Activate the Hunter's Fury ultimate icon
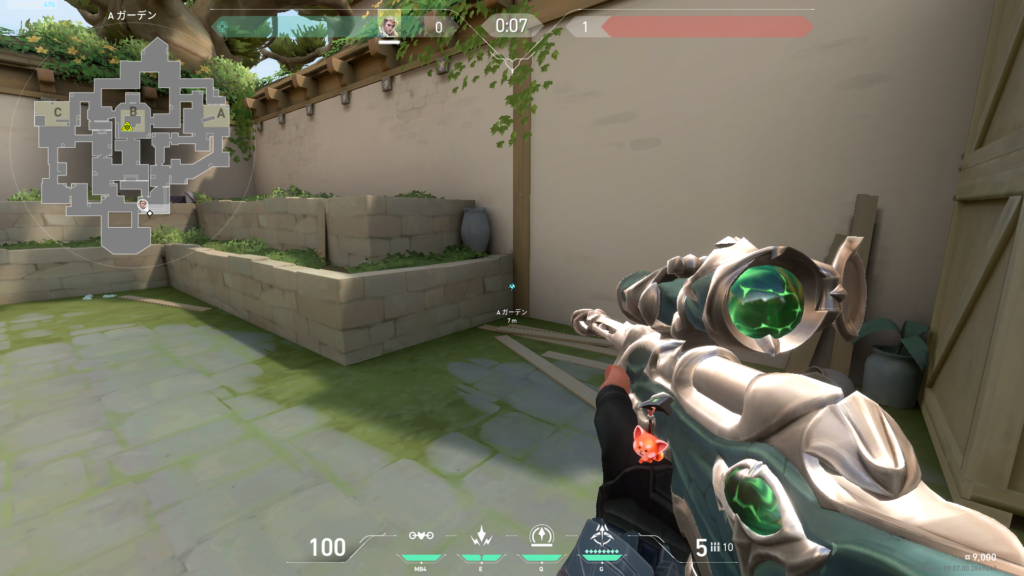This screenshot has width=1024, height=576. point(602,535)
